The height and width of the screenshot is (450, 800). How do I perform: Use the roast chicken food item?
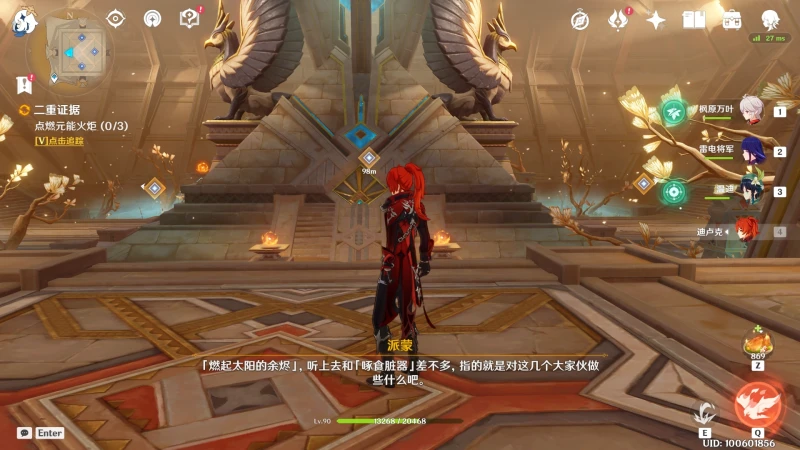click(x=755, y=344)
